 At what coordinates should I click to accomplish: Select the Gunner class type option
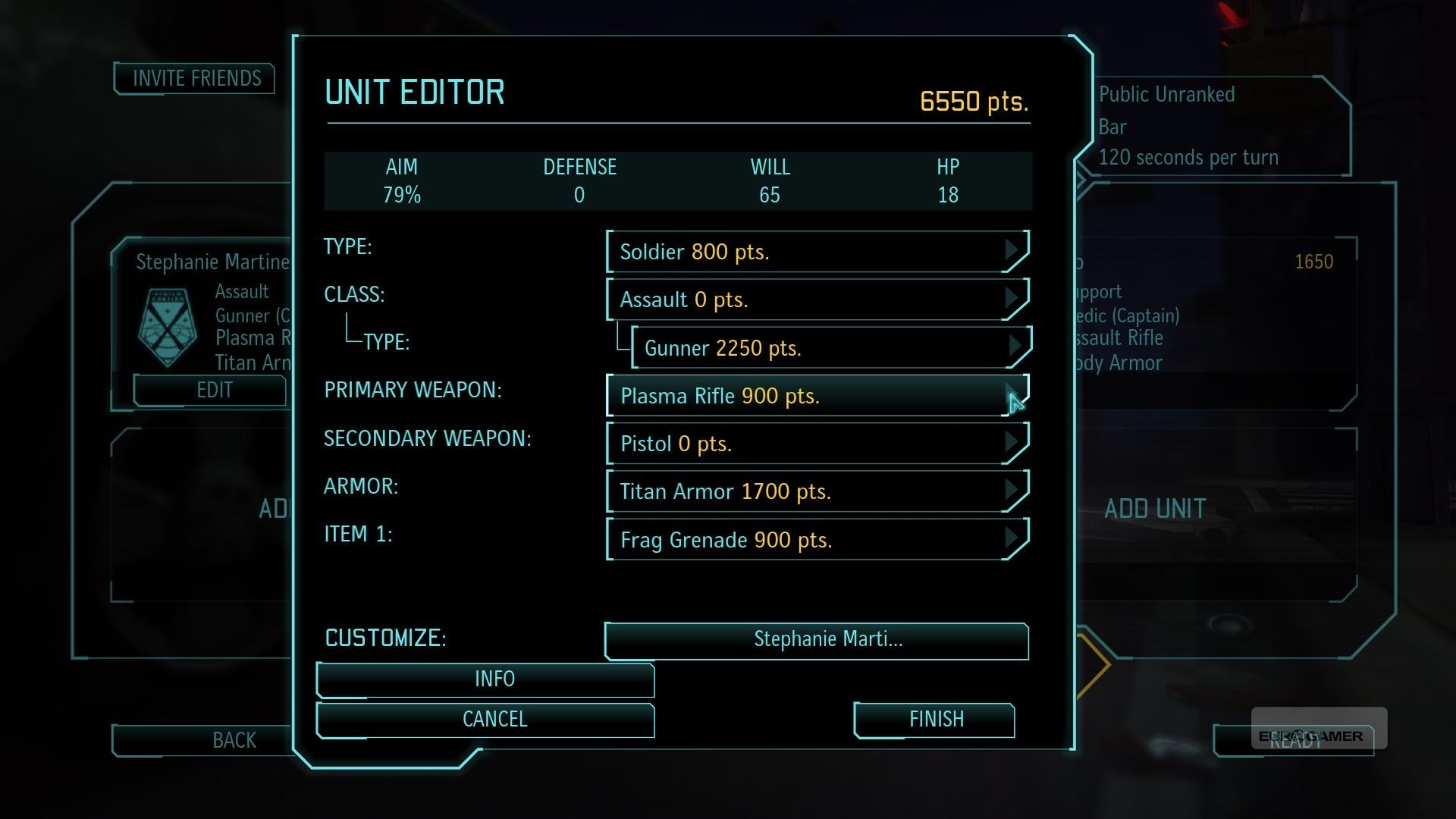pyautogui.click(x=830, y=348)
